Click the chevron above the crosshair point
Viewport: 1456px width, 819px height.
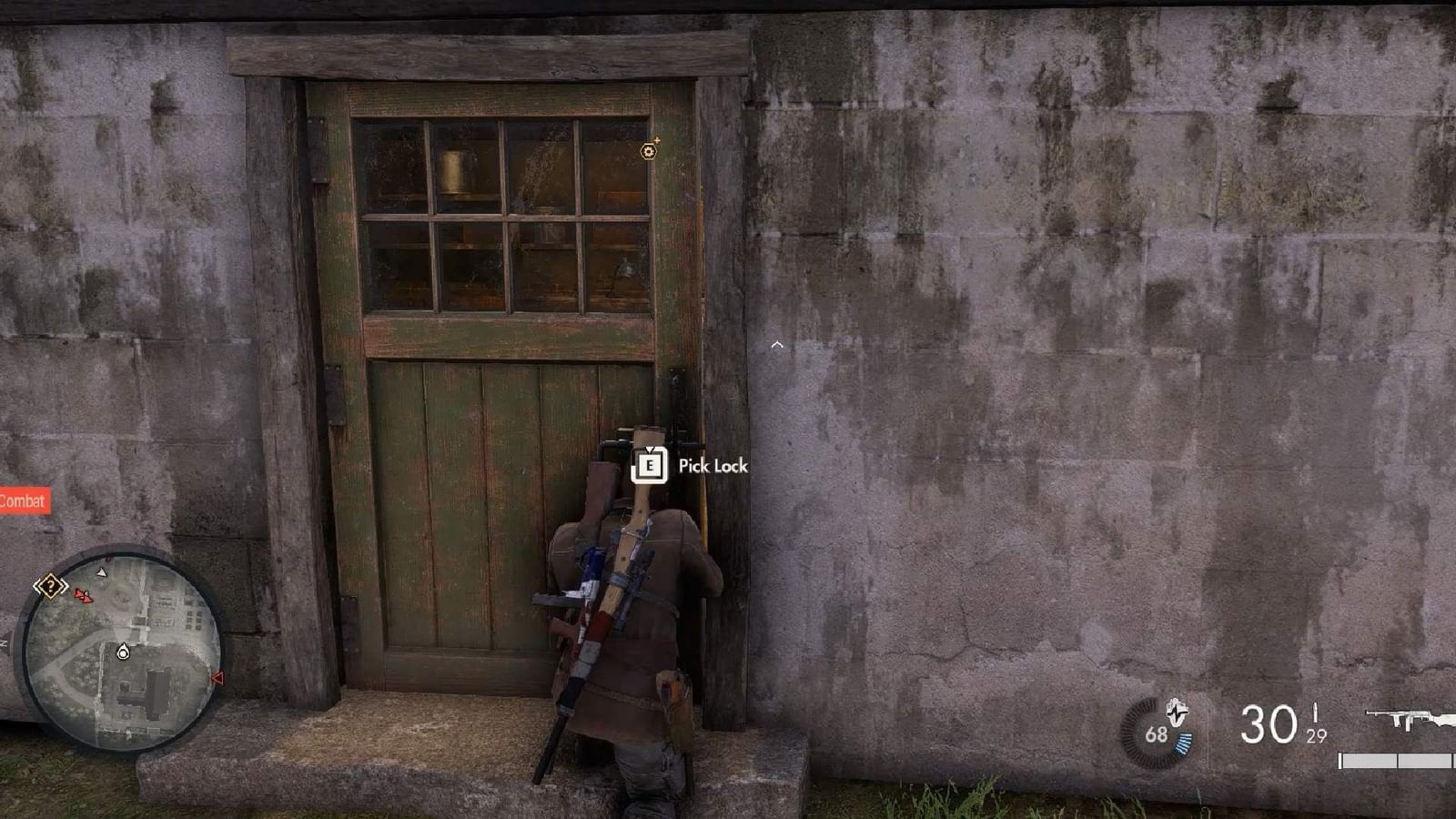point(778,344)
